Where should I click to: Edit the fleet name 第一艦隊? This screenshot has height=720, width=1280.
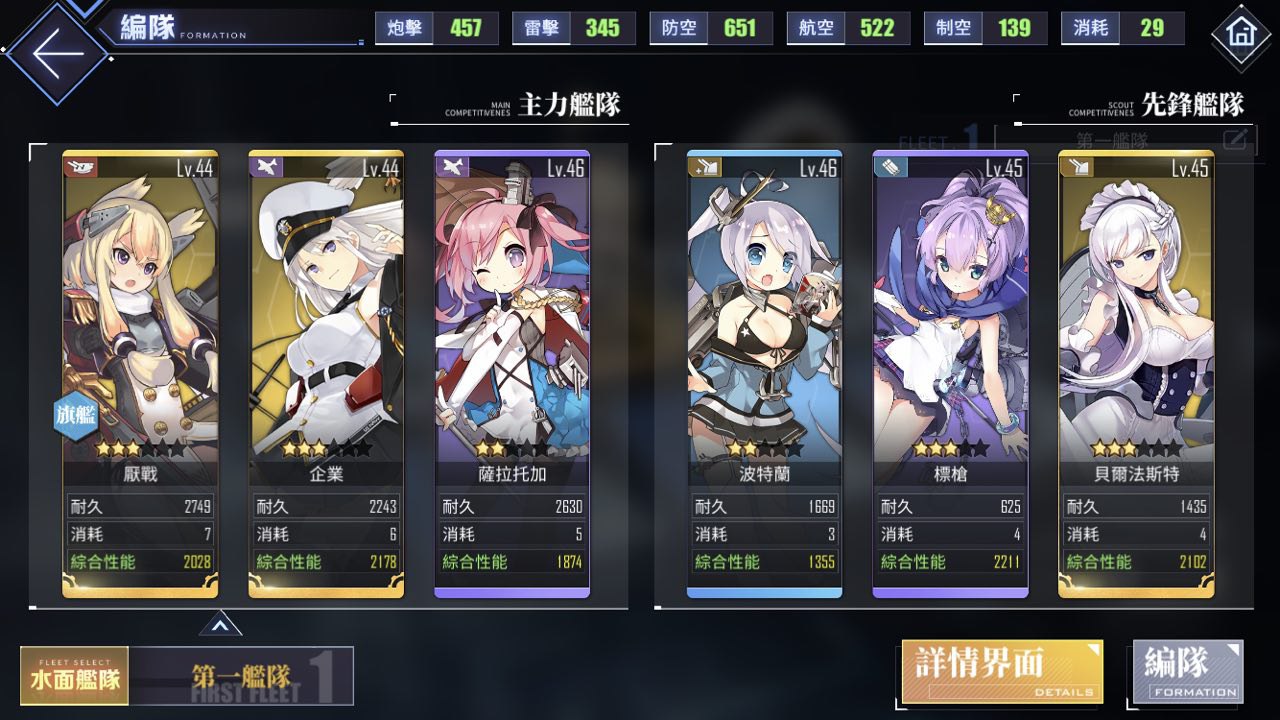tap(1236, 139)
